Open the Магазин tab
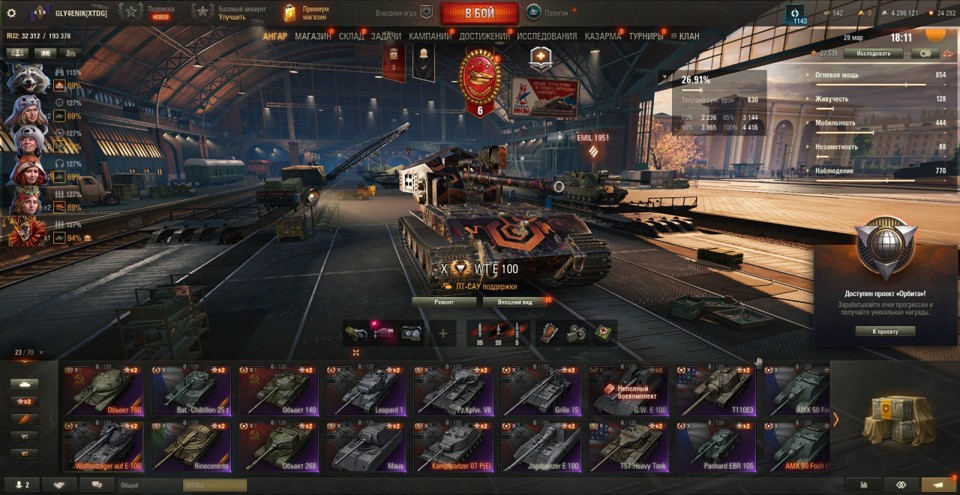 click(x=313, y=36)
